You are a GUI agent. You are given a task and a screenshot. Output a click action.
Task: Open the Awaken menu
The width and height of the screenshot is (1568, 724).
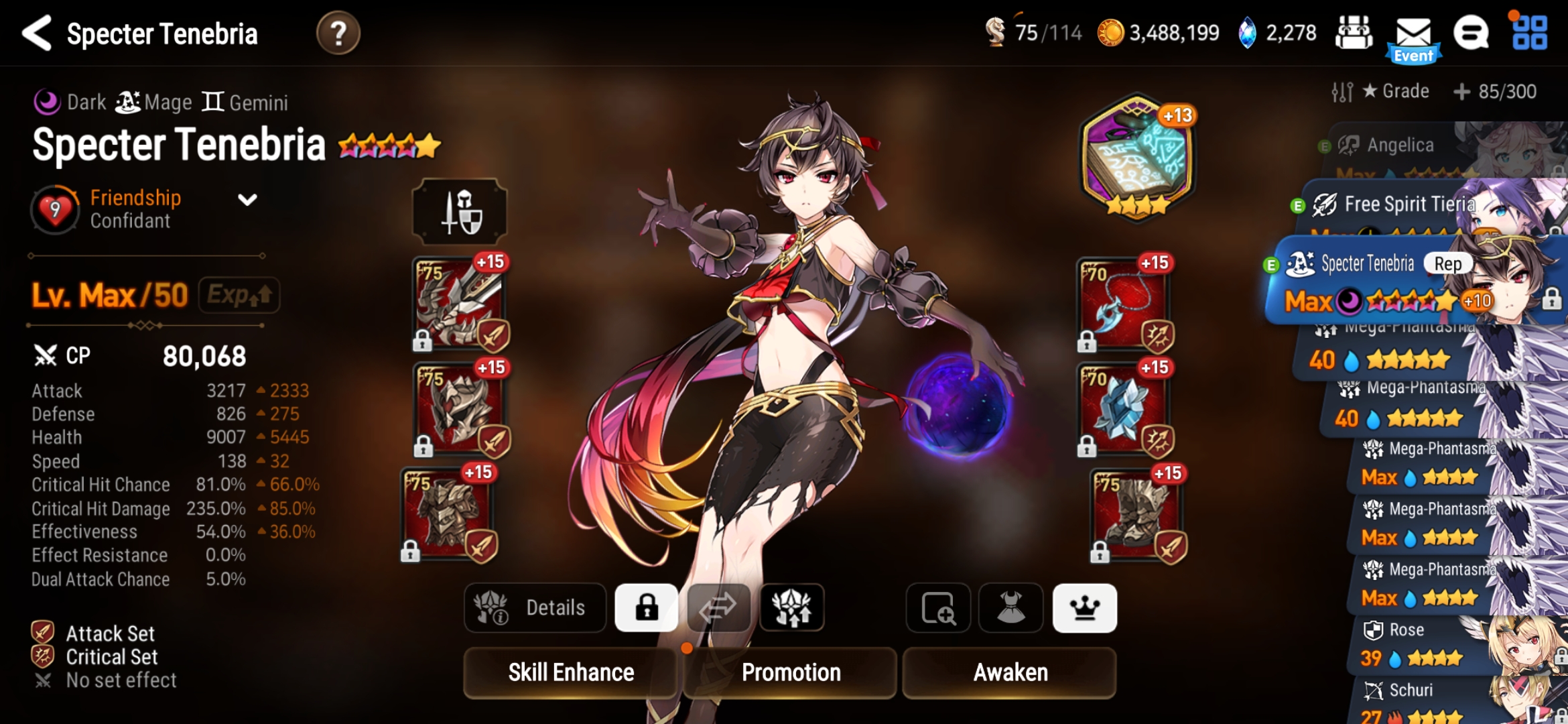[x=1010, y=672]
